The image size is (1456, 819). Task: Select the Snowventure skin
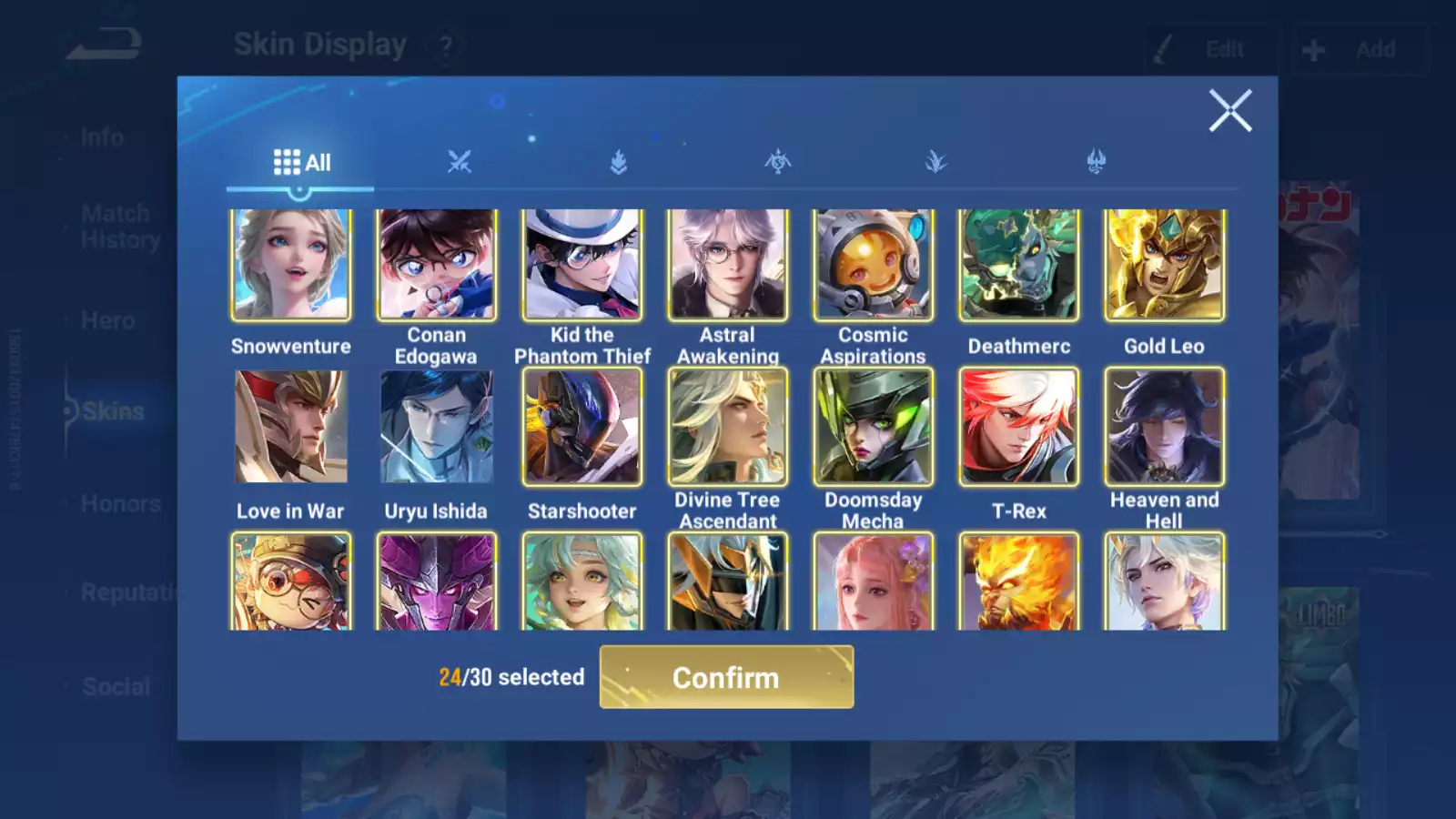click(291, 266)
